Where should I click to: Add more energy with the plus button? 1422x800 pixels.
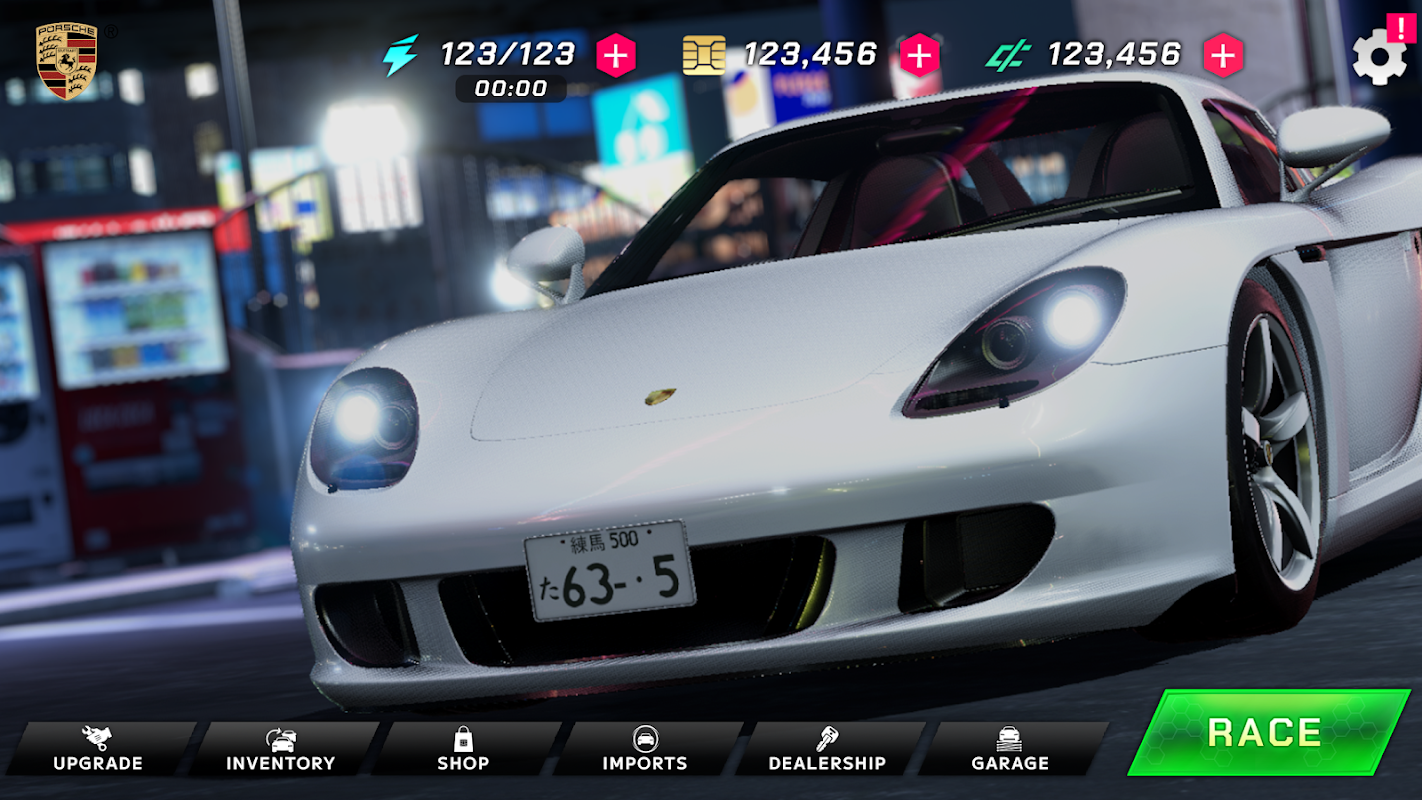tap(616, 56)
